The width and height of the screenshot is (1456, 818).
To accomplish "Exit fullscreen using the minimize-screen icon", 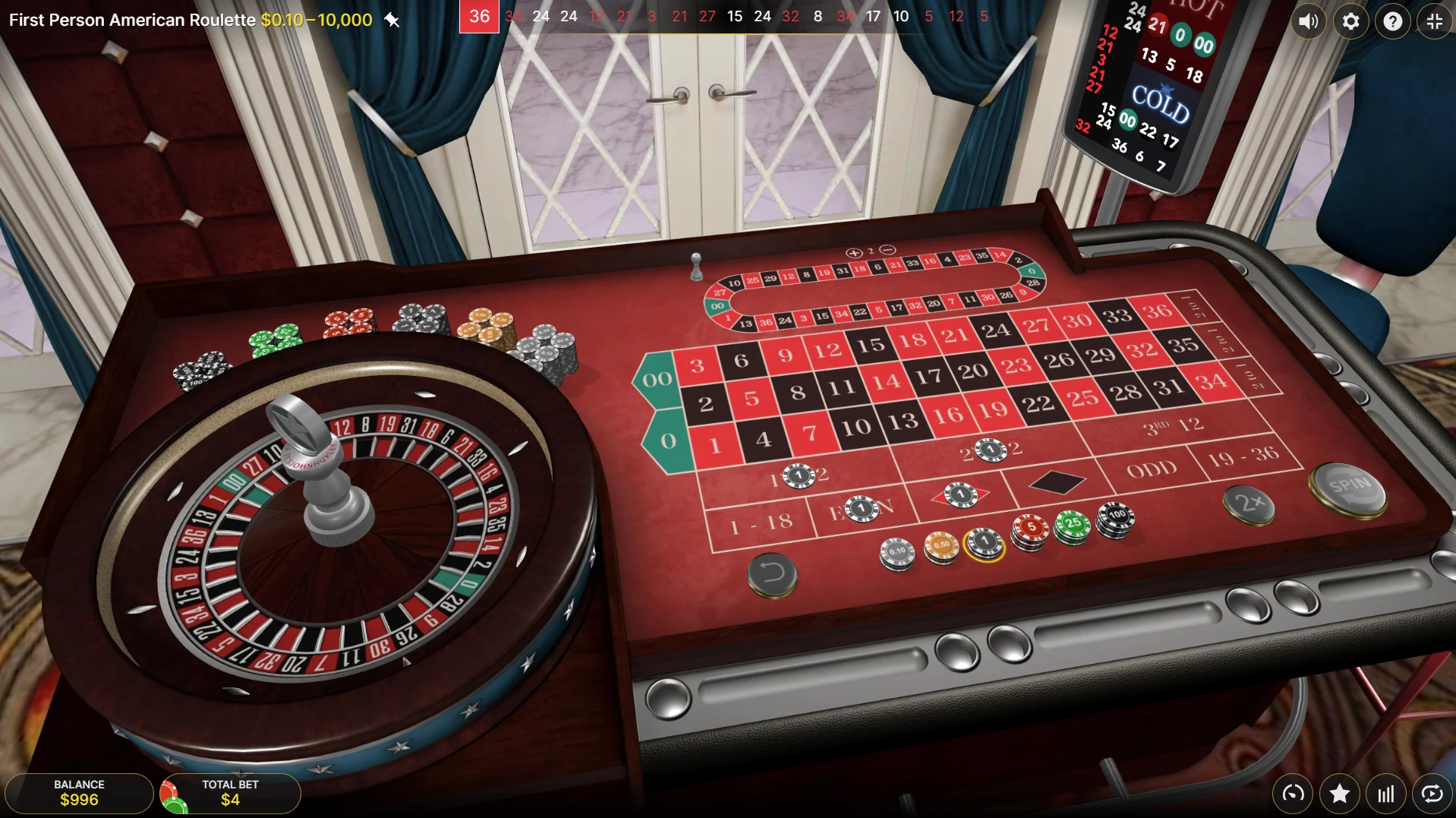I will [1434, 21].
